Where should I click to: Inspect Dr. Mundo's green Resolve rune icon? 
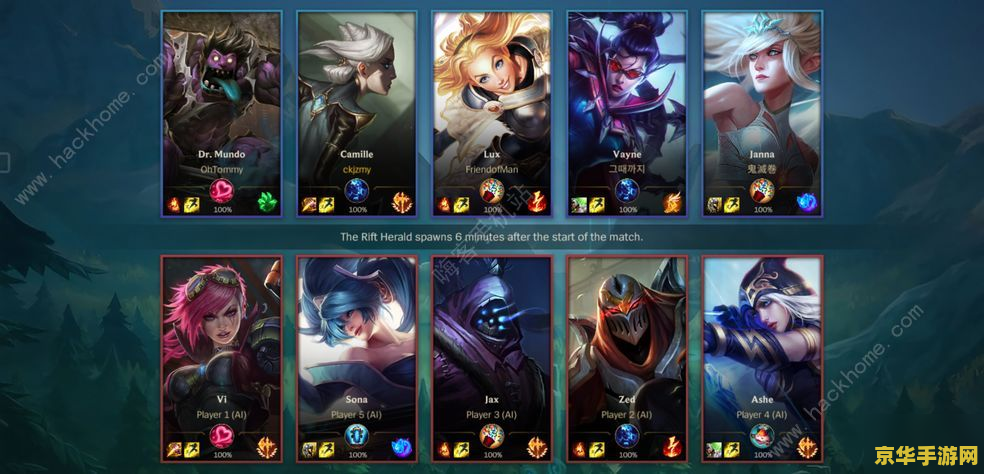pos(266,204)
